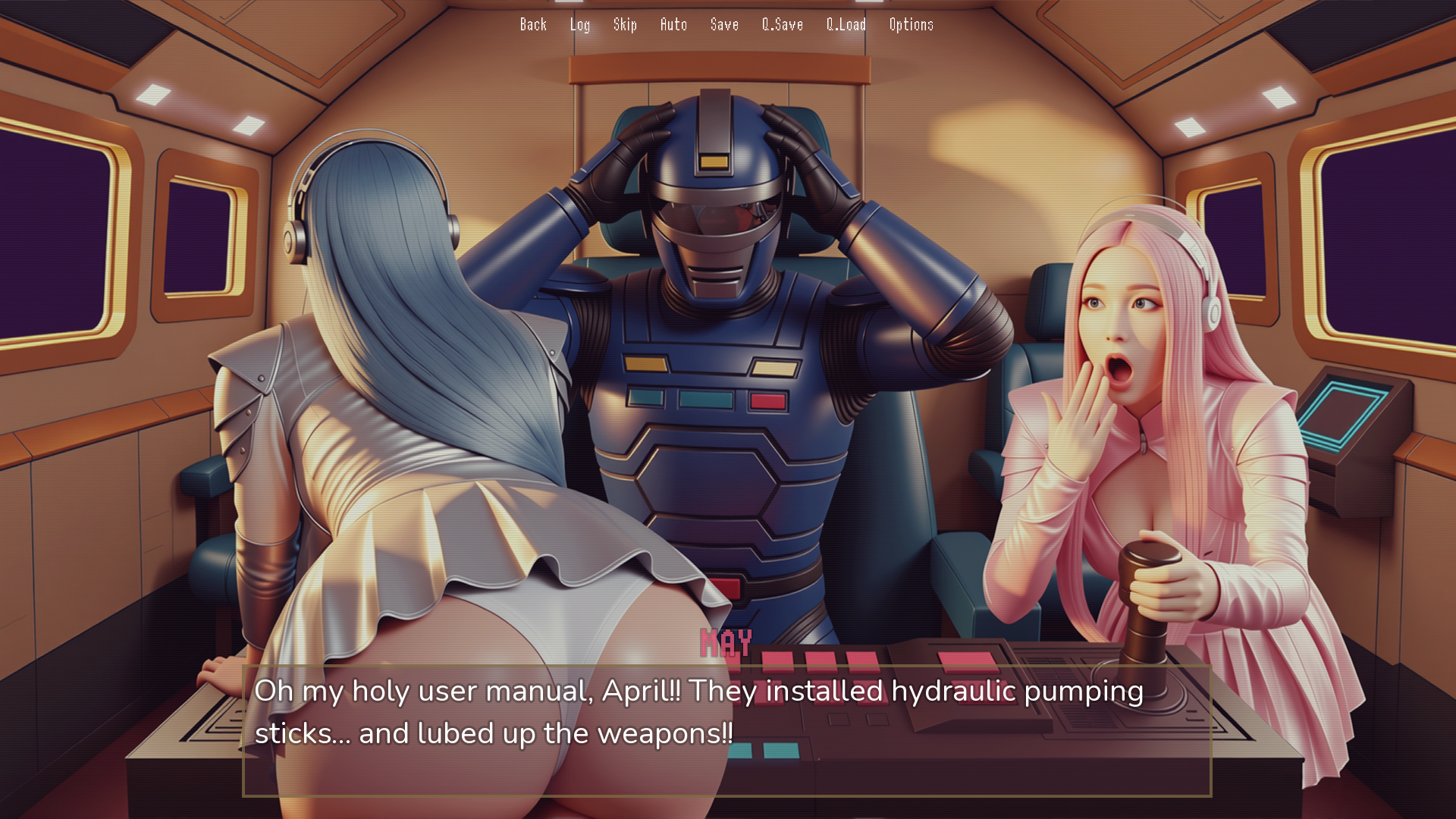Open the dialogue Log history

pyautogui.click(x=580, y=24)
